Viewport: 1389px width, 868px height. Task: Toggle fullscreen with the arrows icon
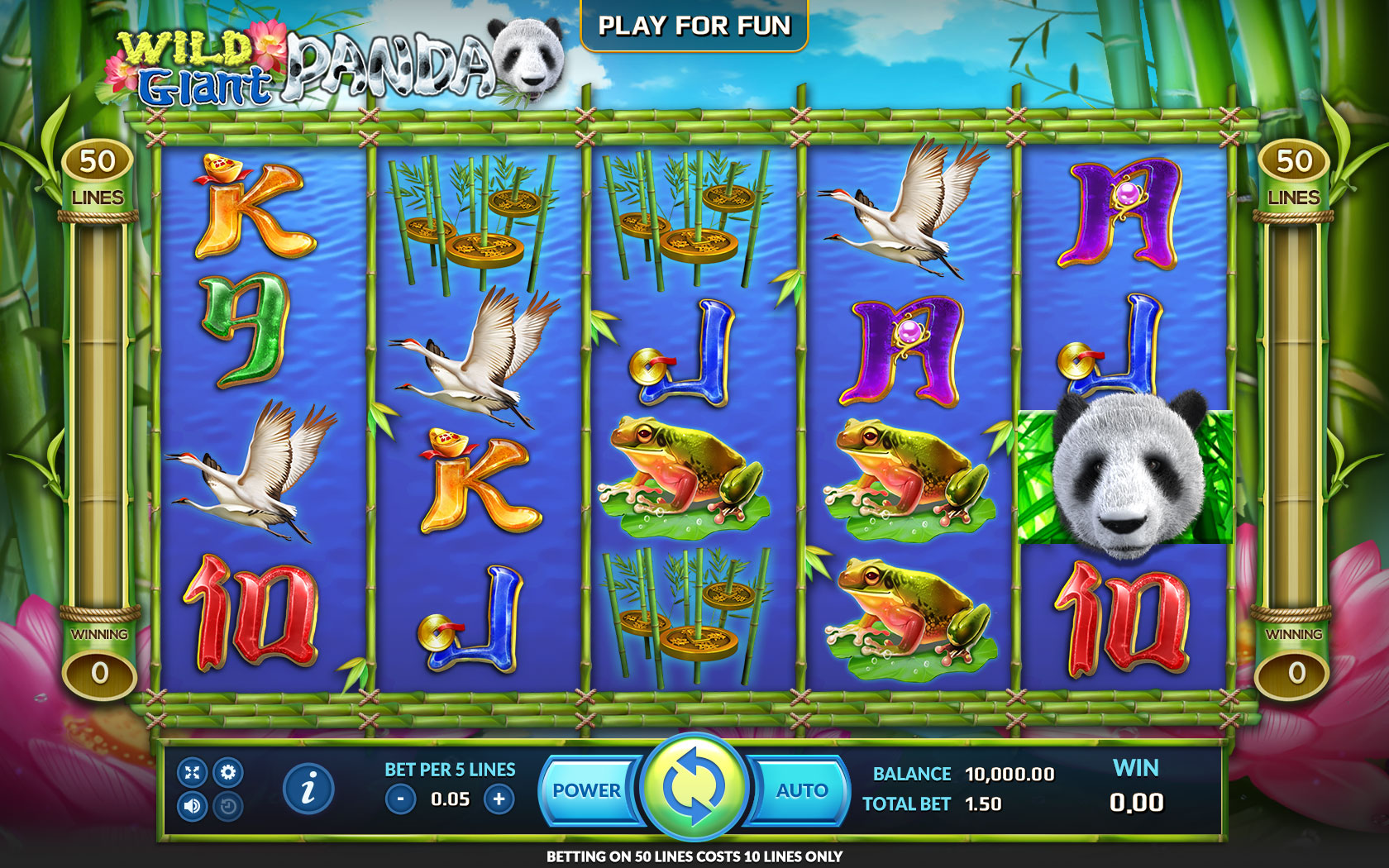tap(193, 772)
